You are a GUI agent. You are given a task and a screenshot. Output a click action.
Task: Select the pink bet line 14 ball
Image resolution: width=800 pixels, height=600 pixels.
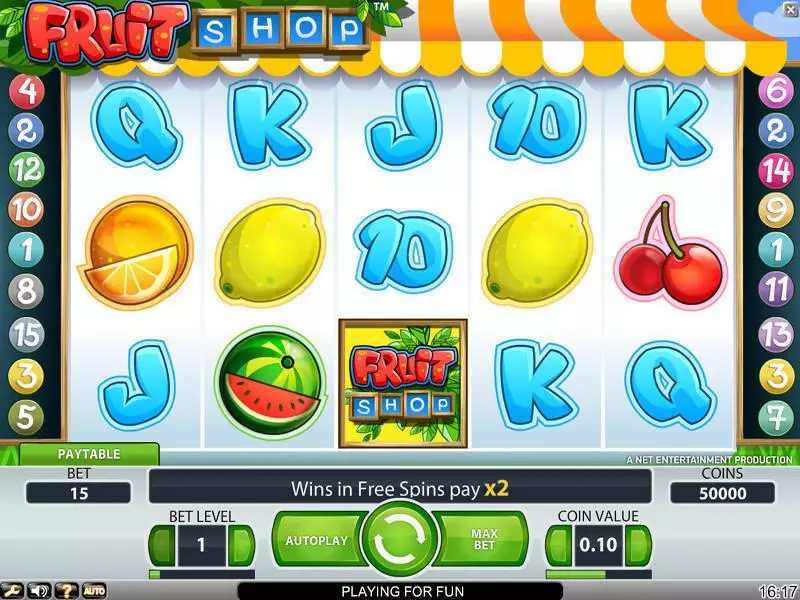tap(775, 170)
